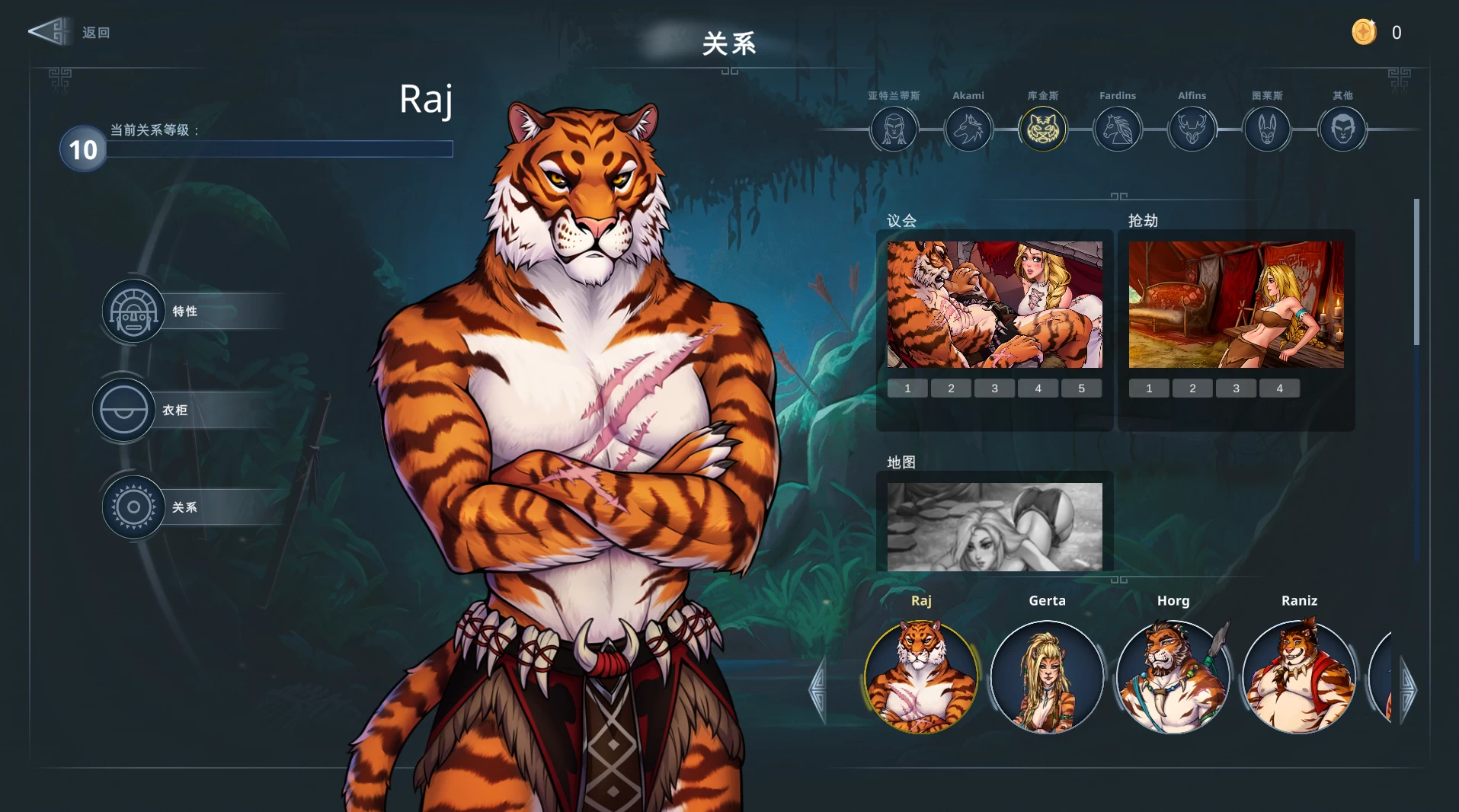Open the 库金斯 tiger faction icon

[x=1042, y=129]
